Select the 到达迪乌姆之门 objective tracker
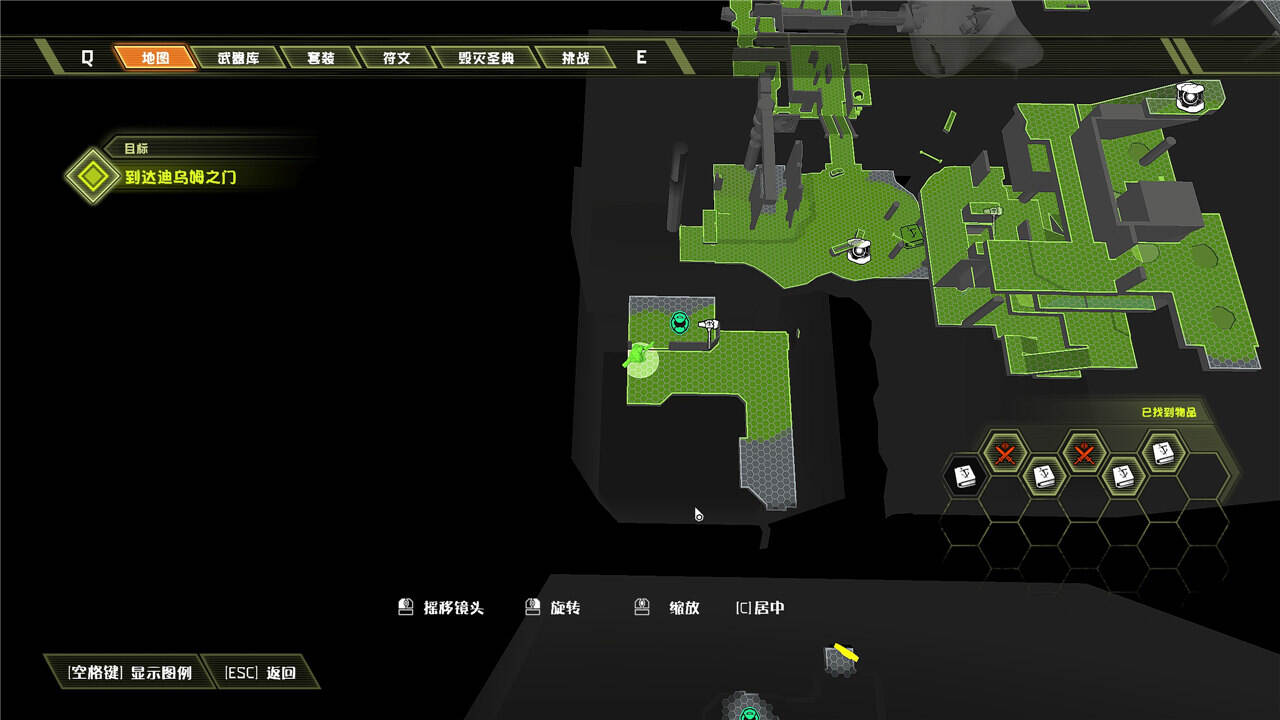The height and width of the screenshot is (720, 1280). click(180, 178)
